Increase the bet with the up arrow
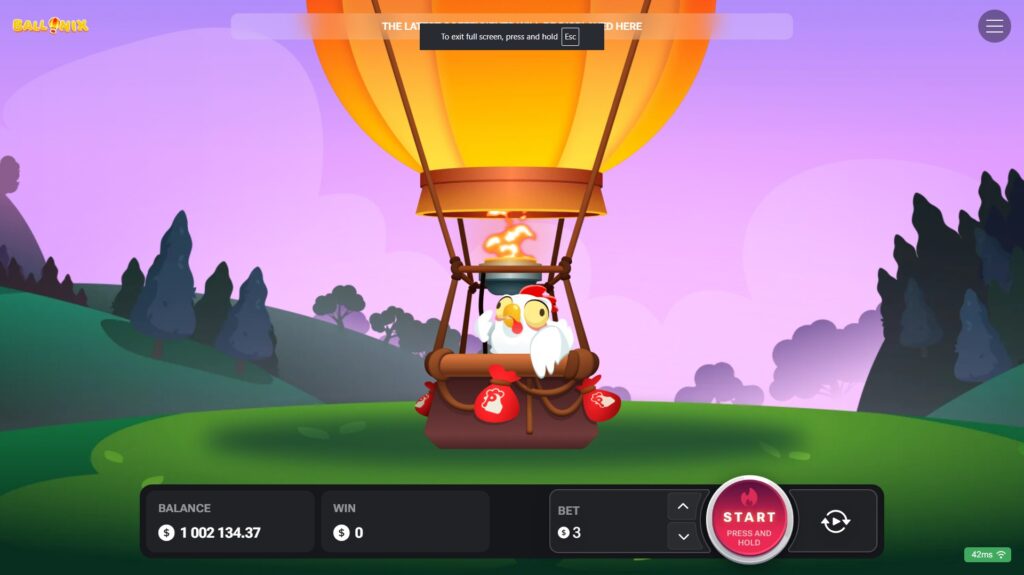The width and height of the screenshot is (1024, 575). (683, 506)
